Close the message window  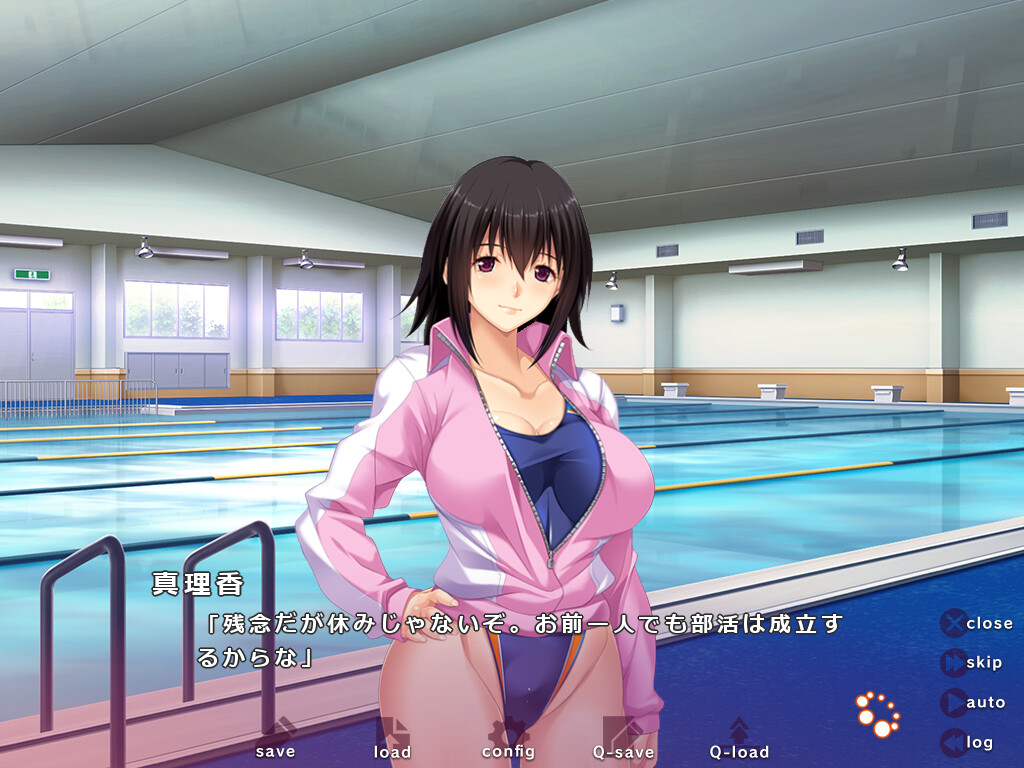click(x=977, y=623)
